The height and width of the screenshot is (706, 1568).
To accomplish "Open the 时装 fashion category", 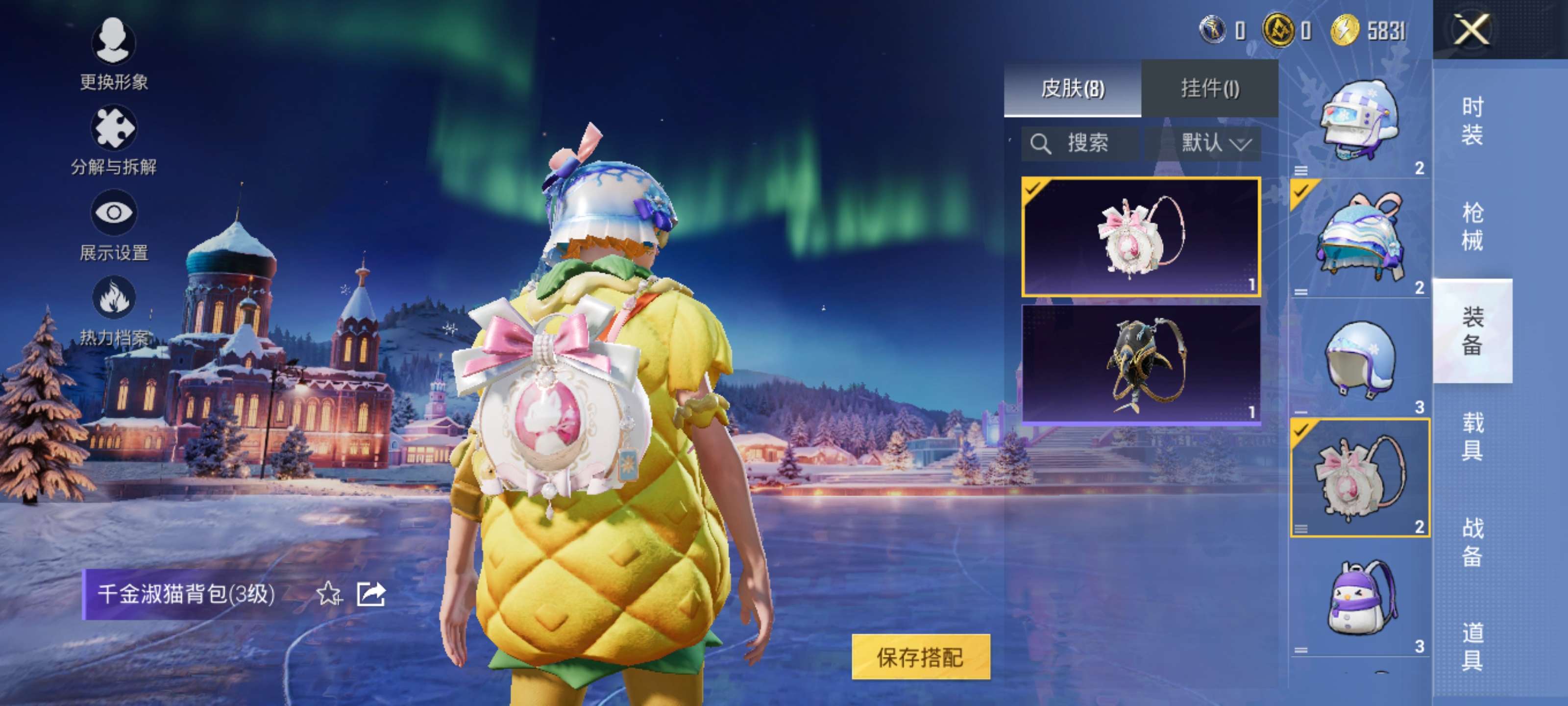I will point(1472,121).
